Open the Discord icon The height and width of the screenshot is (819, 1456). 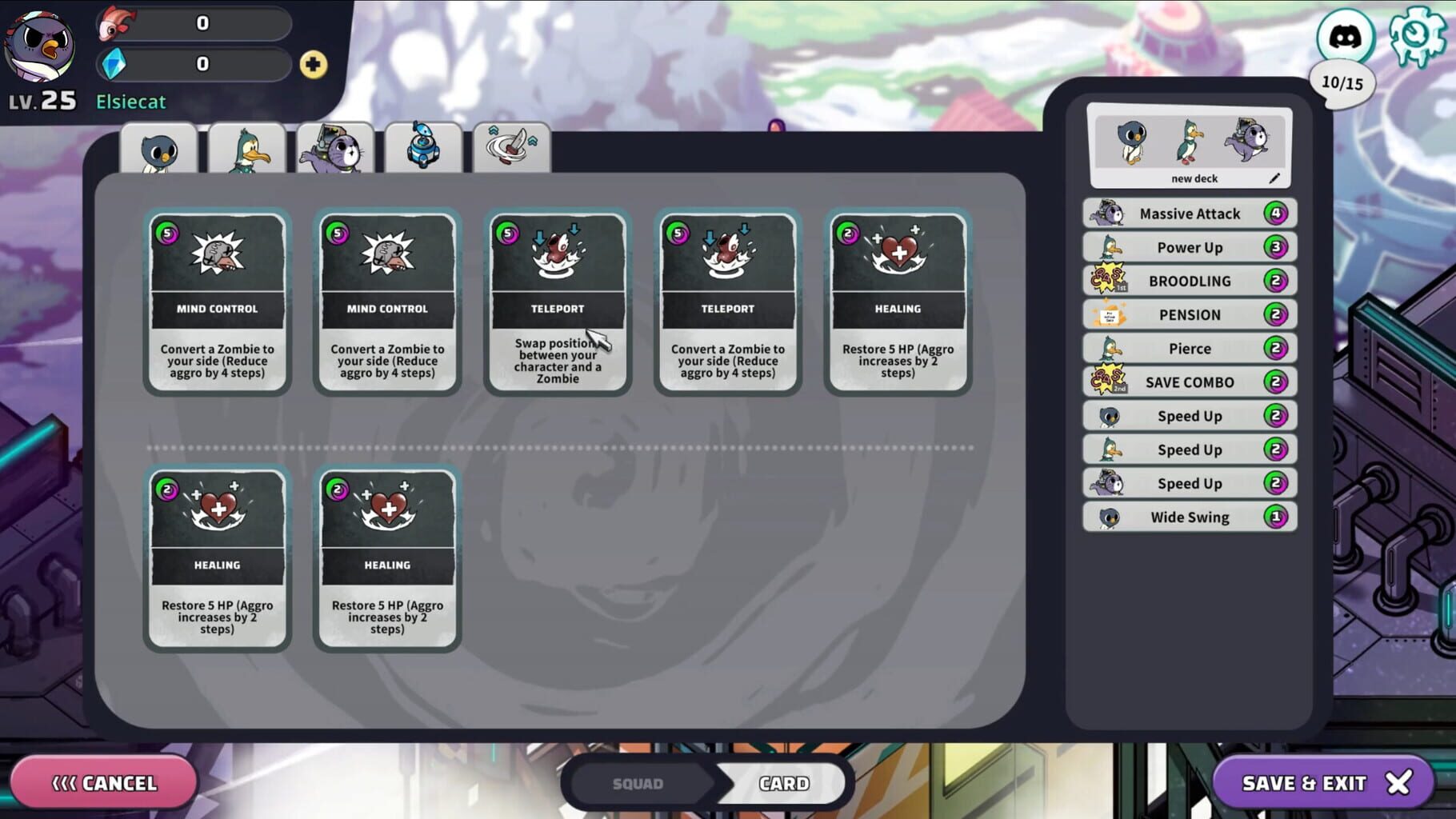[1345, 35]
